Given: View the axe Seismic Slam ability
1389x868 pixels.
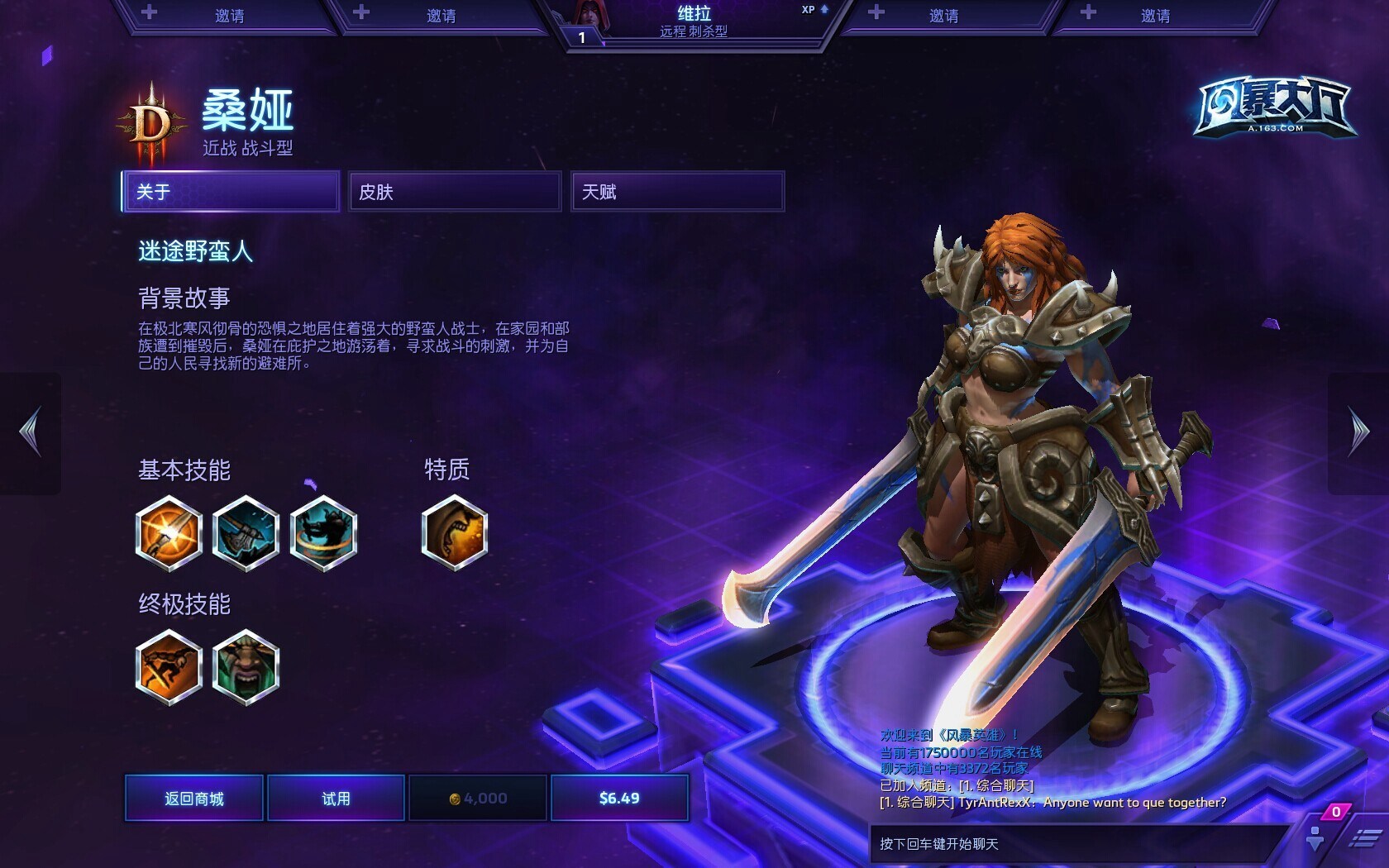Looking at the screenshot, I should click(246, 533).
